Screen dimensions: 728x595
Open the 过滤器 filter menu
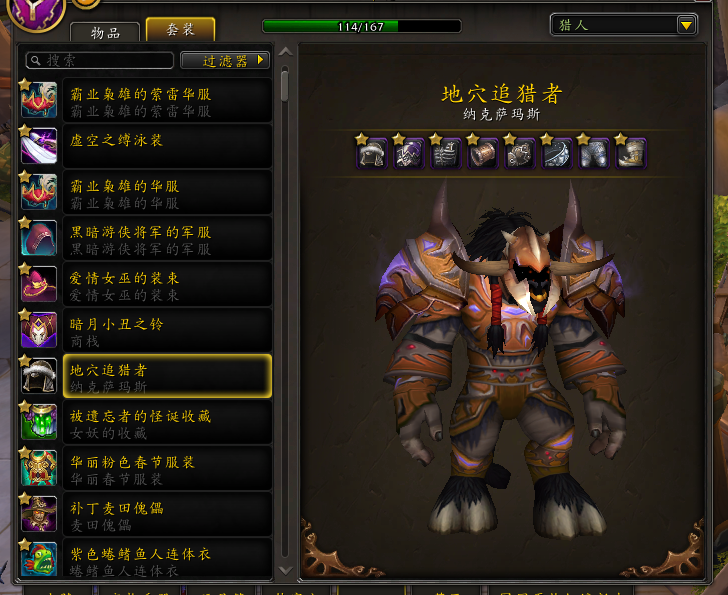click(225, 61)
